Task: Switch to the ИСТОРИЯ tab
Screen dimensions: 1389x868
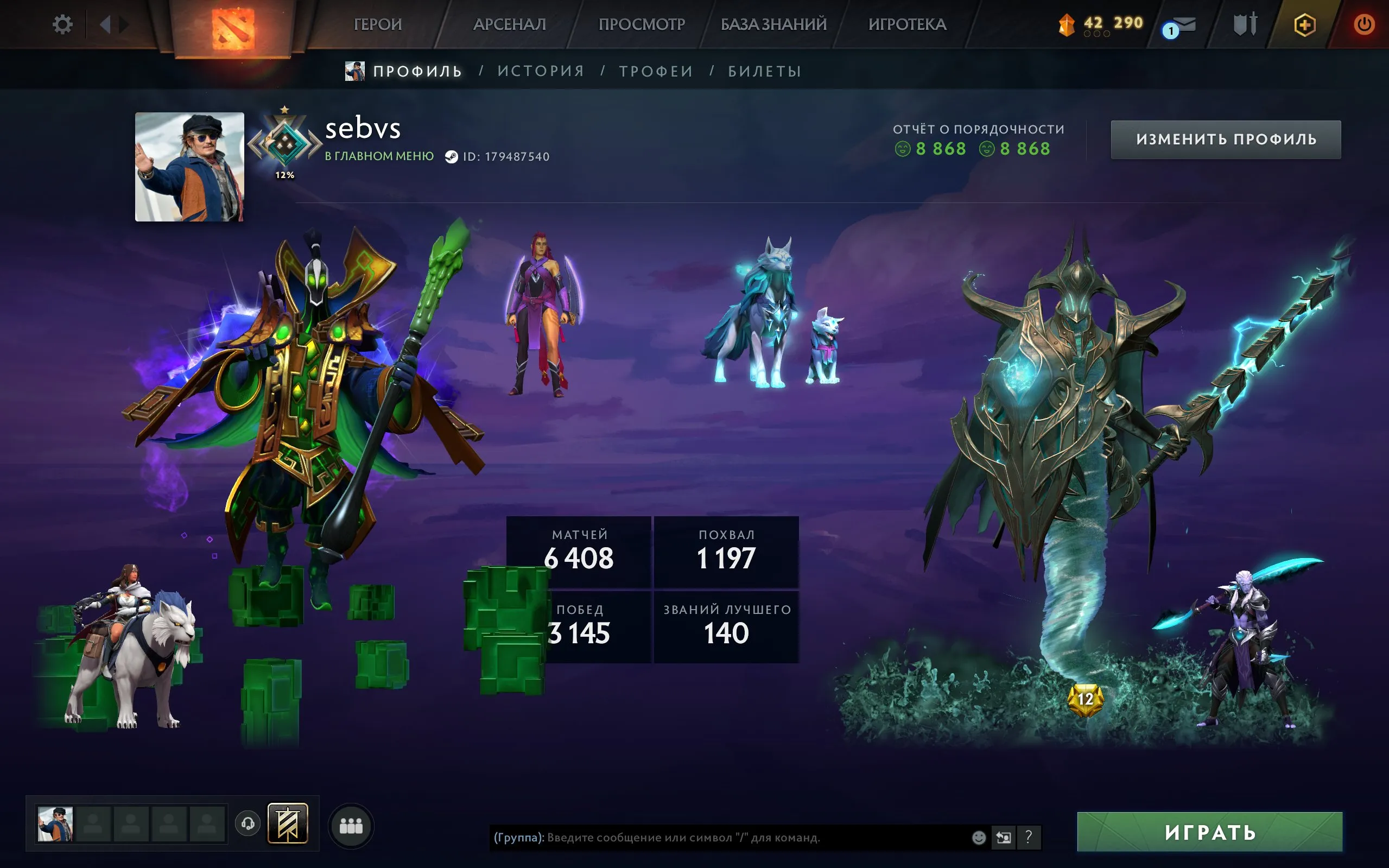Action: click(x=540, y=70)
